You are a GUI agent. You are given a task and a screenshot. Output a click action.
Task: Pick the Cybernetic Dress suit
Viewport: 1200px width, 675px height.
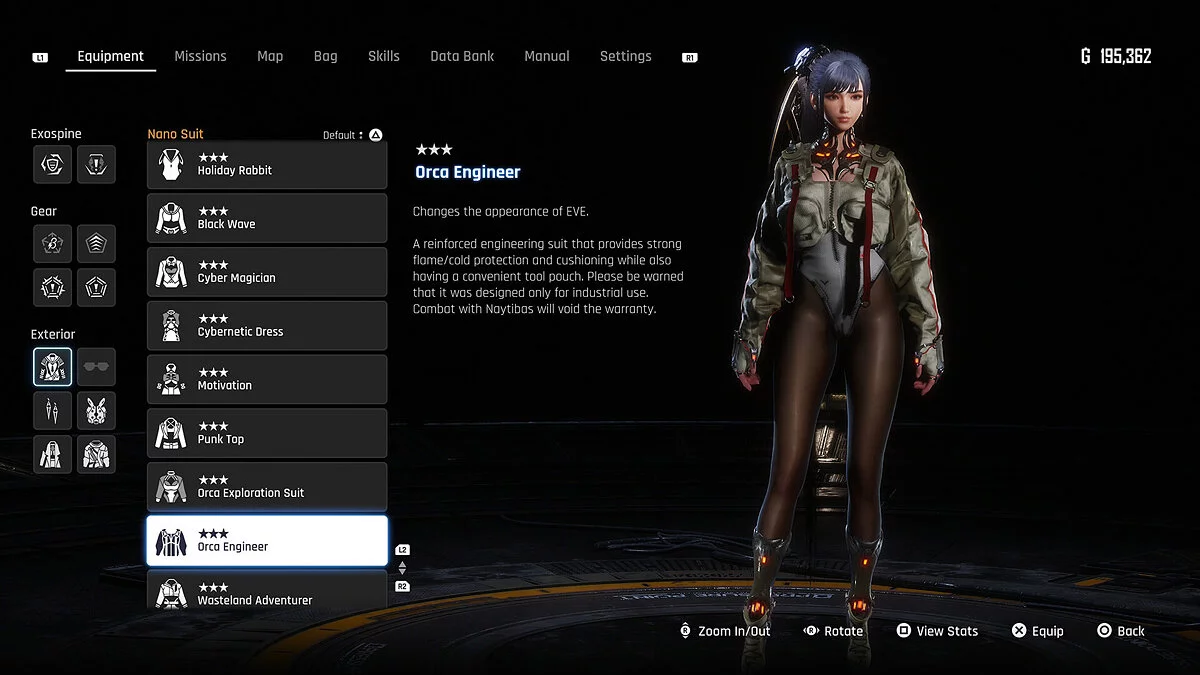coord(267,326)
